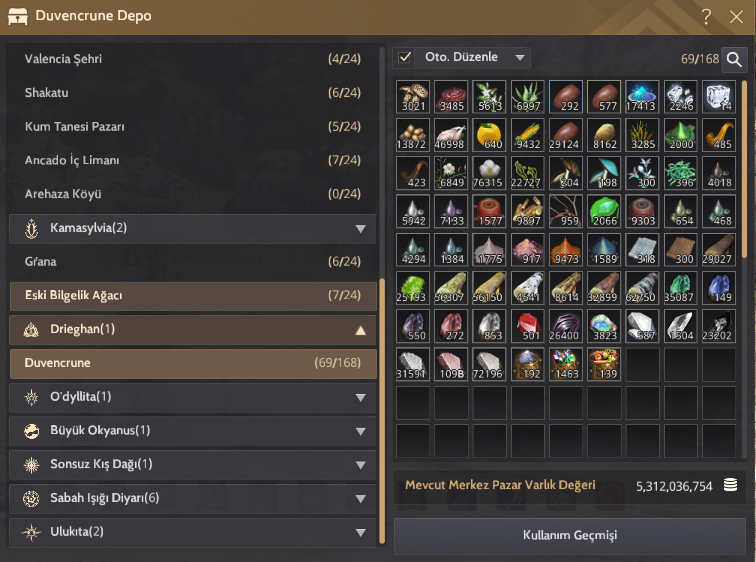Open the help question mark button
756x562 pixels.
pyautogui.click(x=706, y=16)
